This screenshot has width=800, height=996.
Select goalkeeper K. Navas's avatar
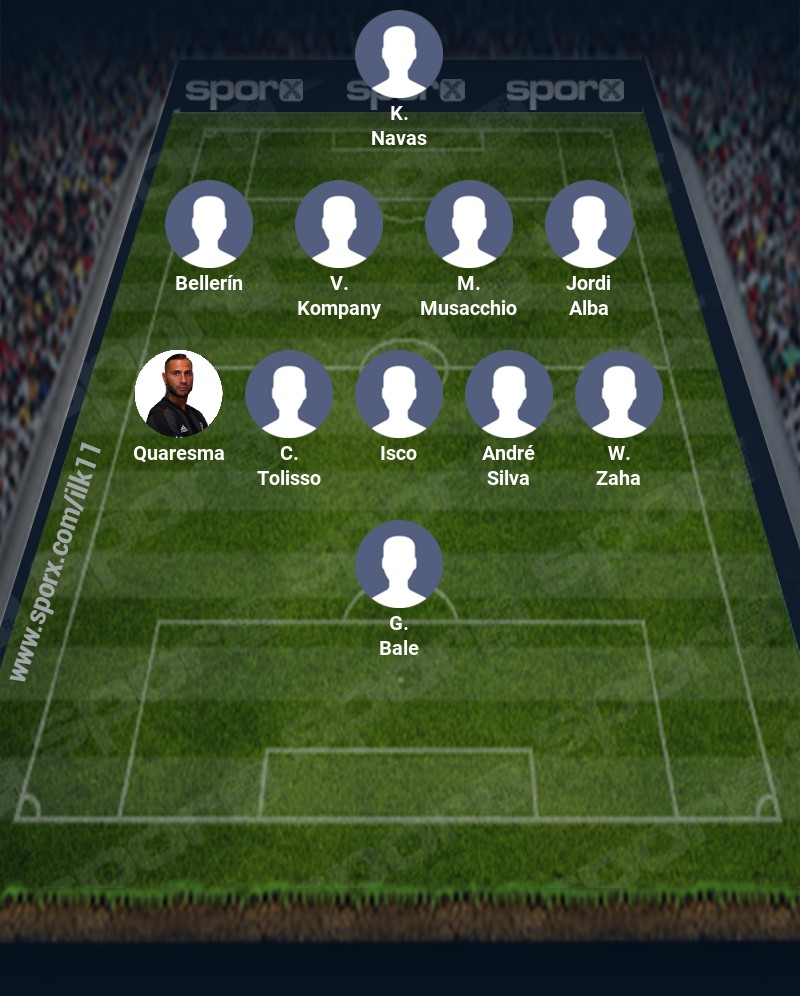point(399,54)
